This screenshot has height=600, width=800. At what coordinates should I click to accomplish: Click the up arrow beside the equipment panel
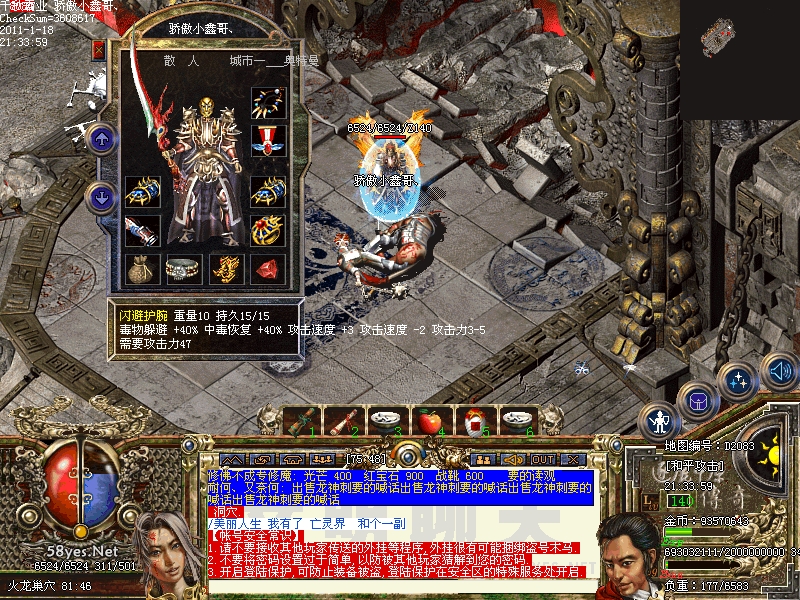pos(100,139)
